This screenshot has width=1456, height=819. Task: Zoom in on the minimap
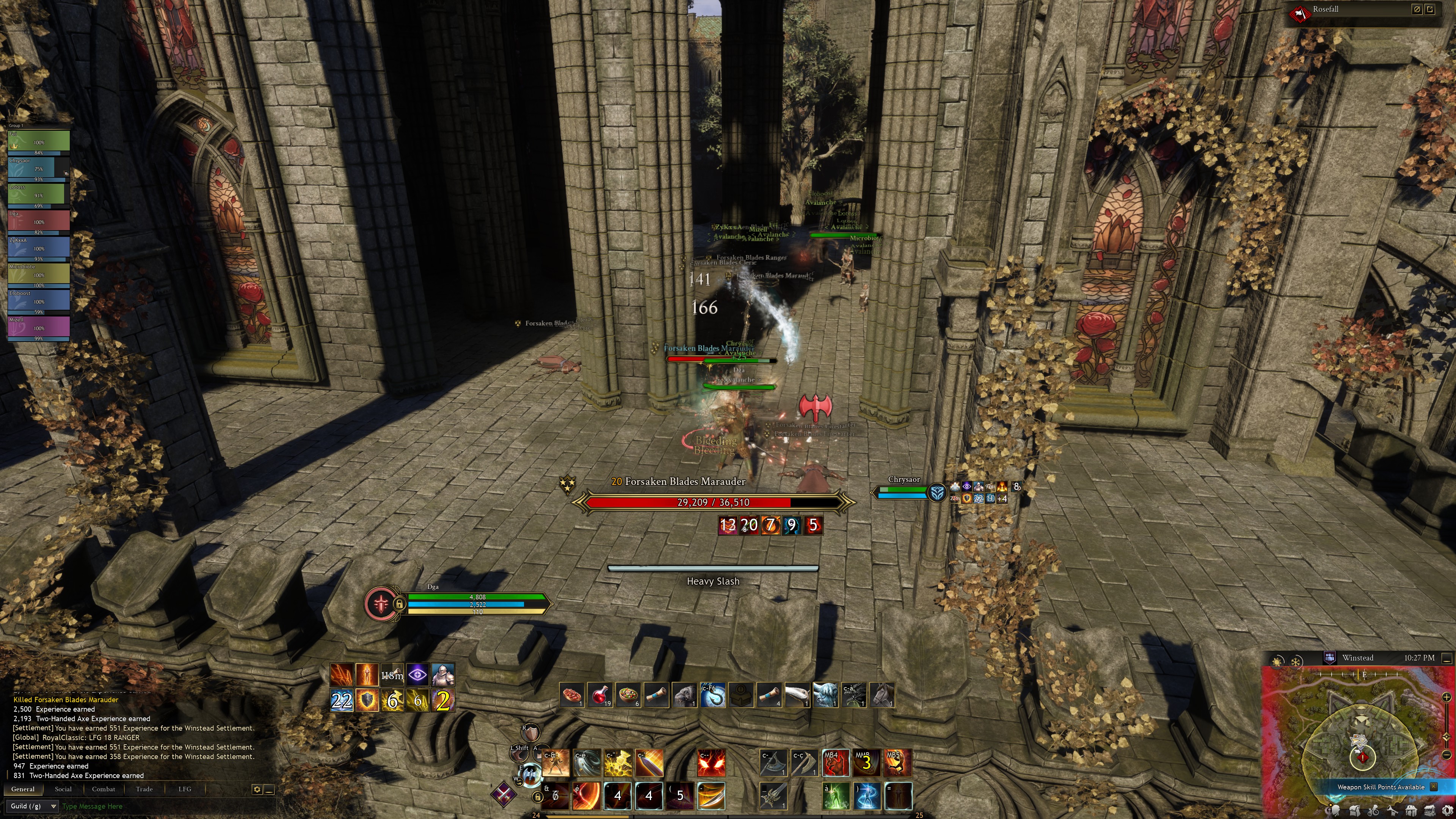click(1447, 697)
